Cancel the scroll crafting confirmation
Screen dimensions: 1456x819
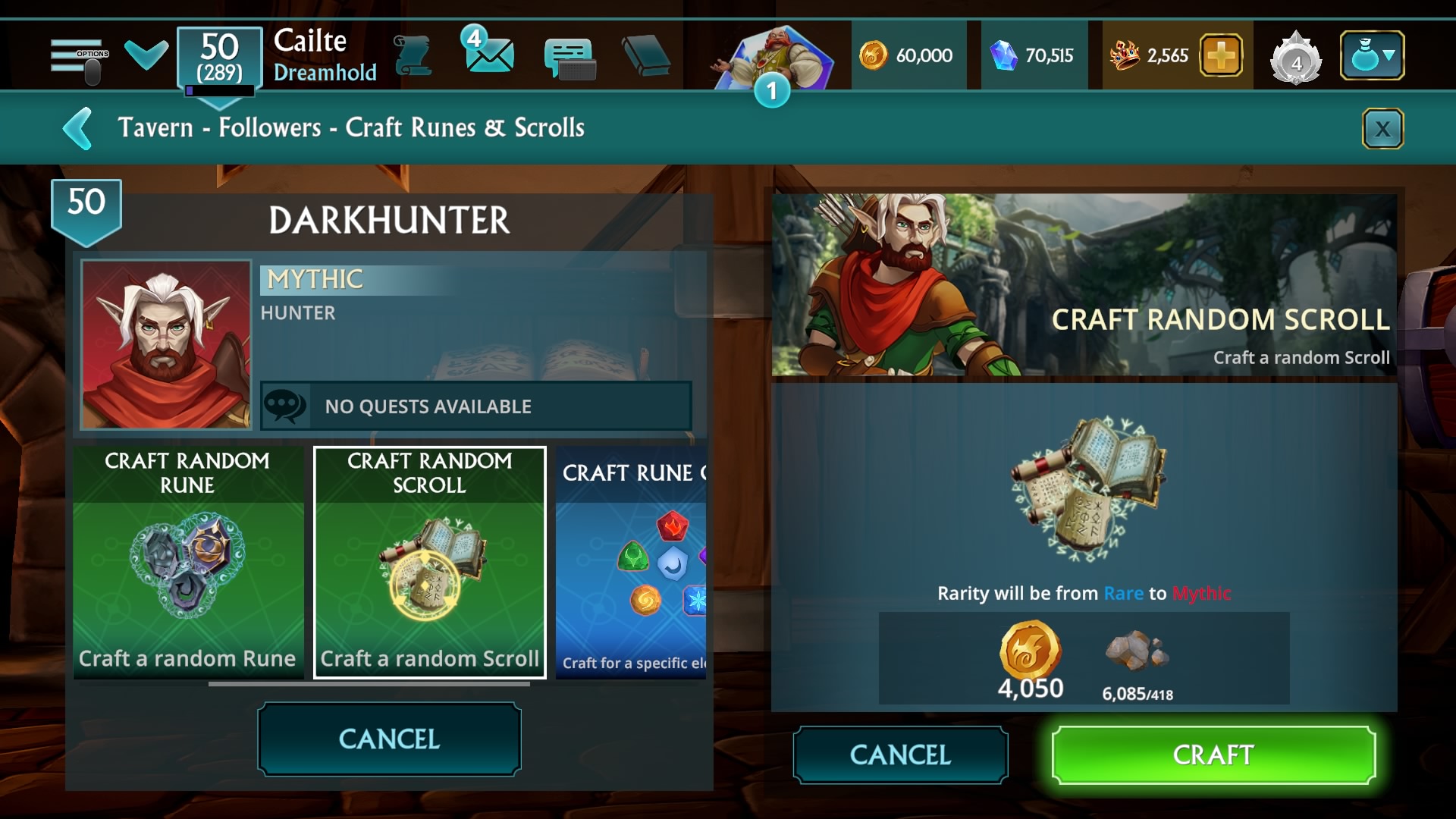pyautogui.click(x=900, y=755)
